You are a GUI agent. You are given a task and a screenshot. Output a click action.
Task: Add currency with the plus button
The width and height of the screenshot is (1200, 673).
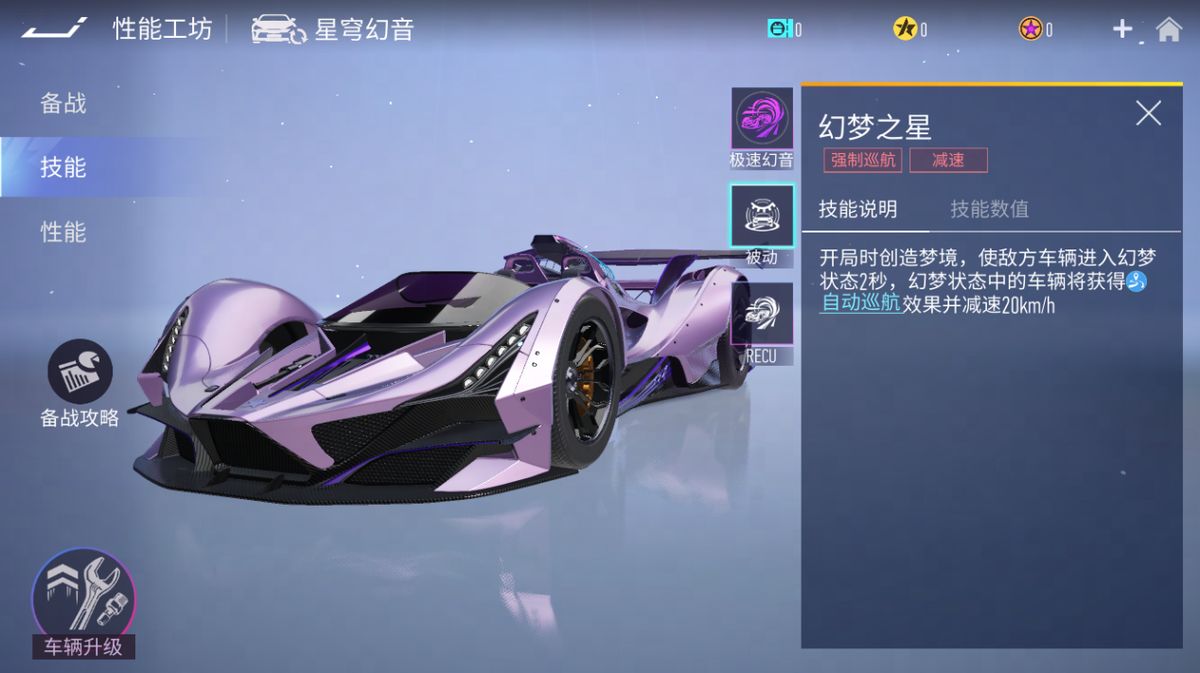click(x=1122, y=29)
